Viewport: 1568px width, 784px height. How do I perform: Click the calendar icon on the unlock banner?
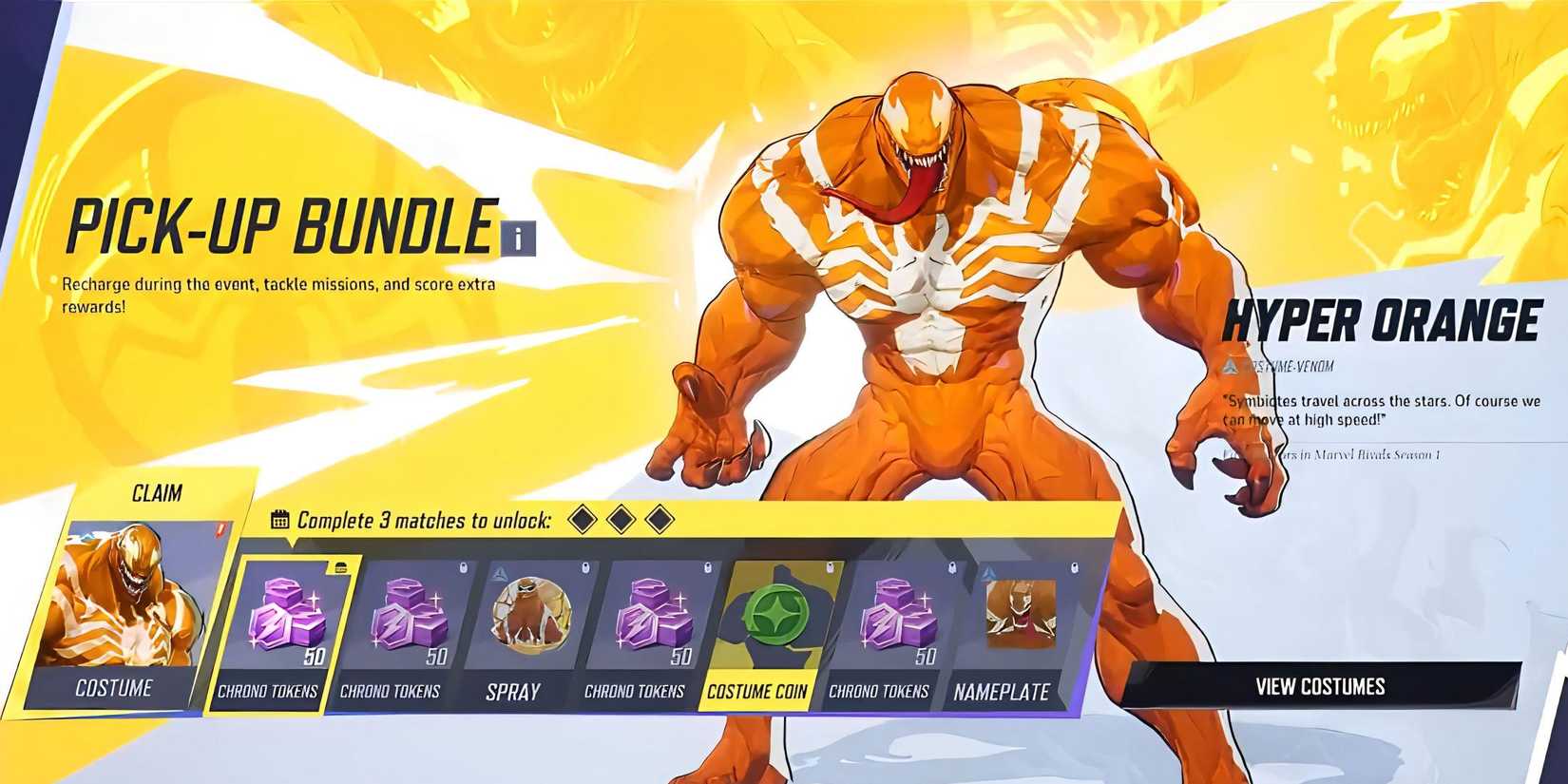[280, 520]
